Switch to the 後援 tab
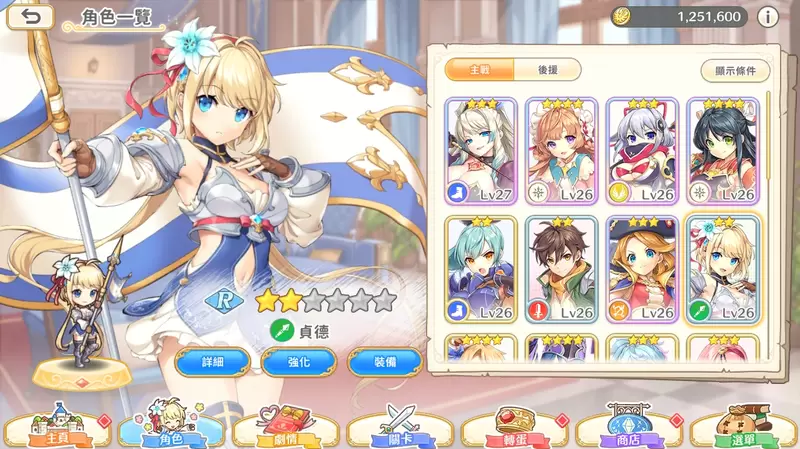This screenshot has height=449, width=800. [x=548, y=70]
